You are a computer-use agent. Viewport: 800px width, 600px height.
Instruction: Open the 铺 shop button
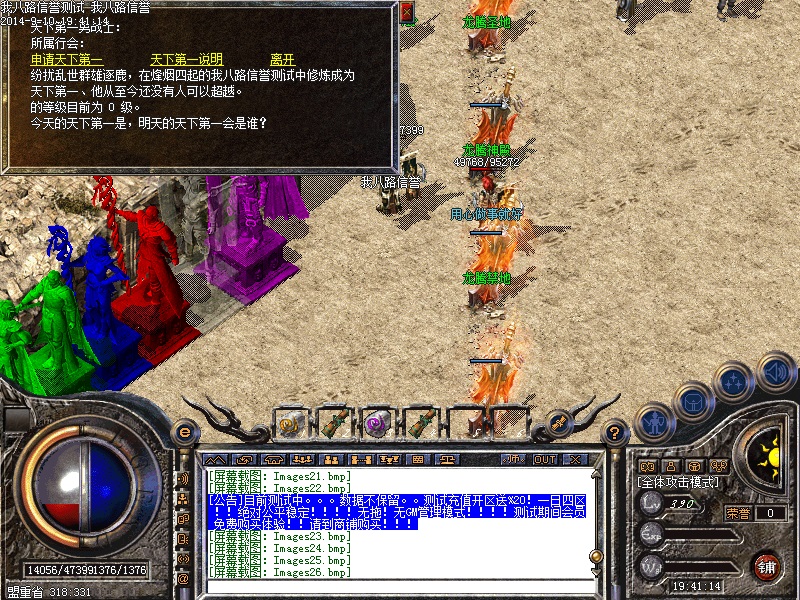tap(767, 566)
